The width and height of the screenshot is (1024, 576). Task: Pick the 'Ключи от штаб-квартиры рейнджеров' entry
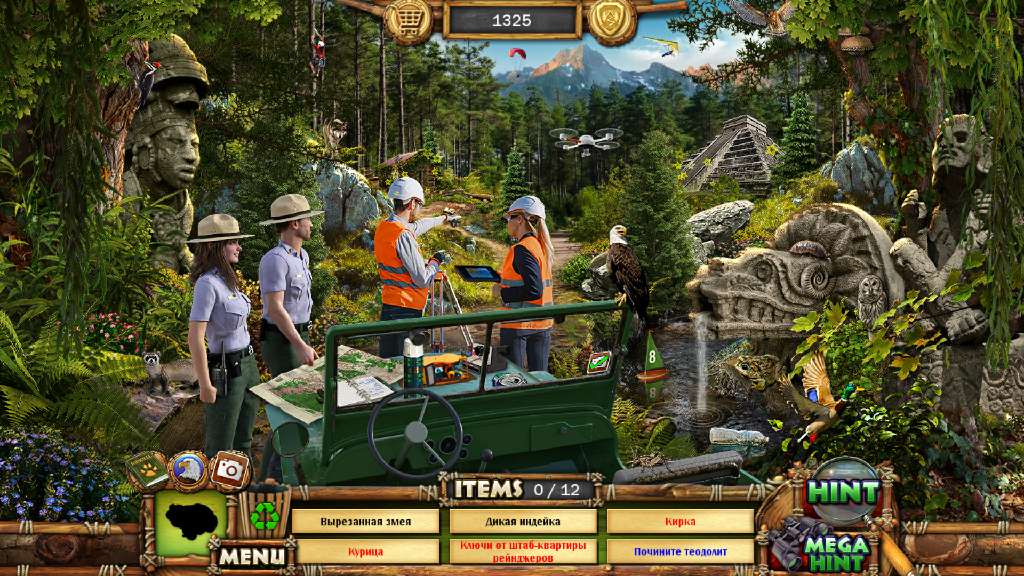click(523, 551)
